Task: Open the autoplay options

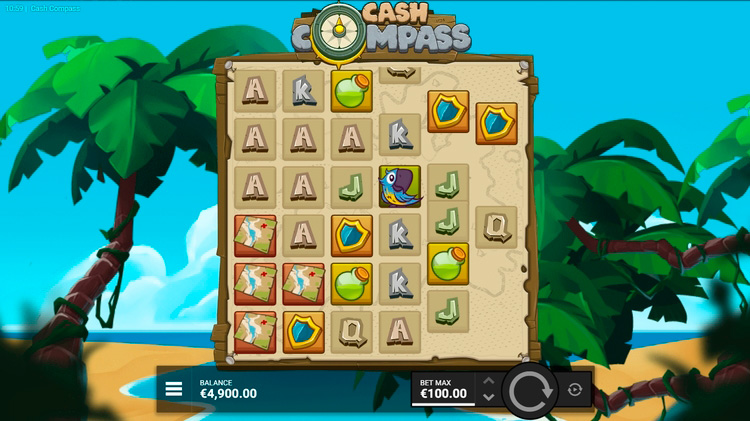Action: (x=575, y=390)
